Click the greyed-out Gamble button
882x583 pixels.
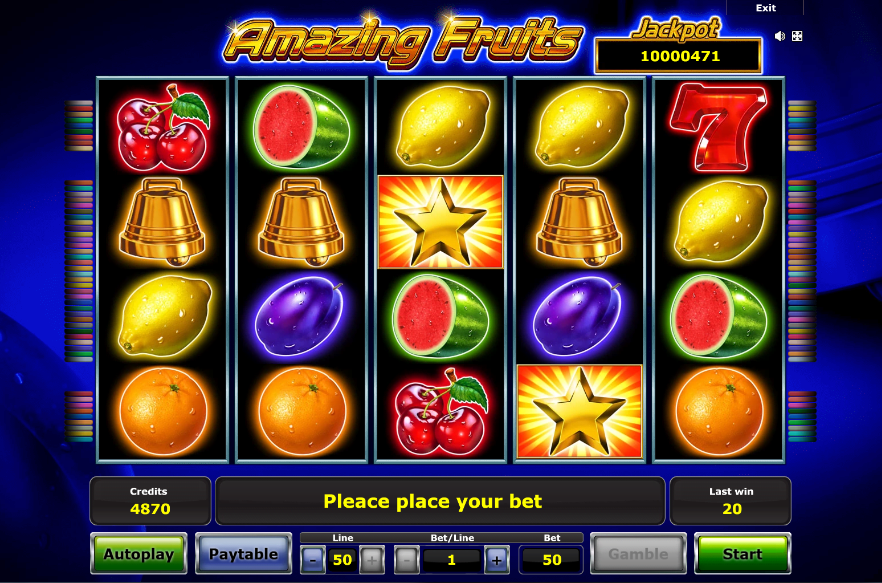coord(638,554)
